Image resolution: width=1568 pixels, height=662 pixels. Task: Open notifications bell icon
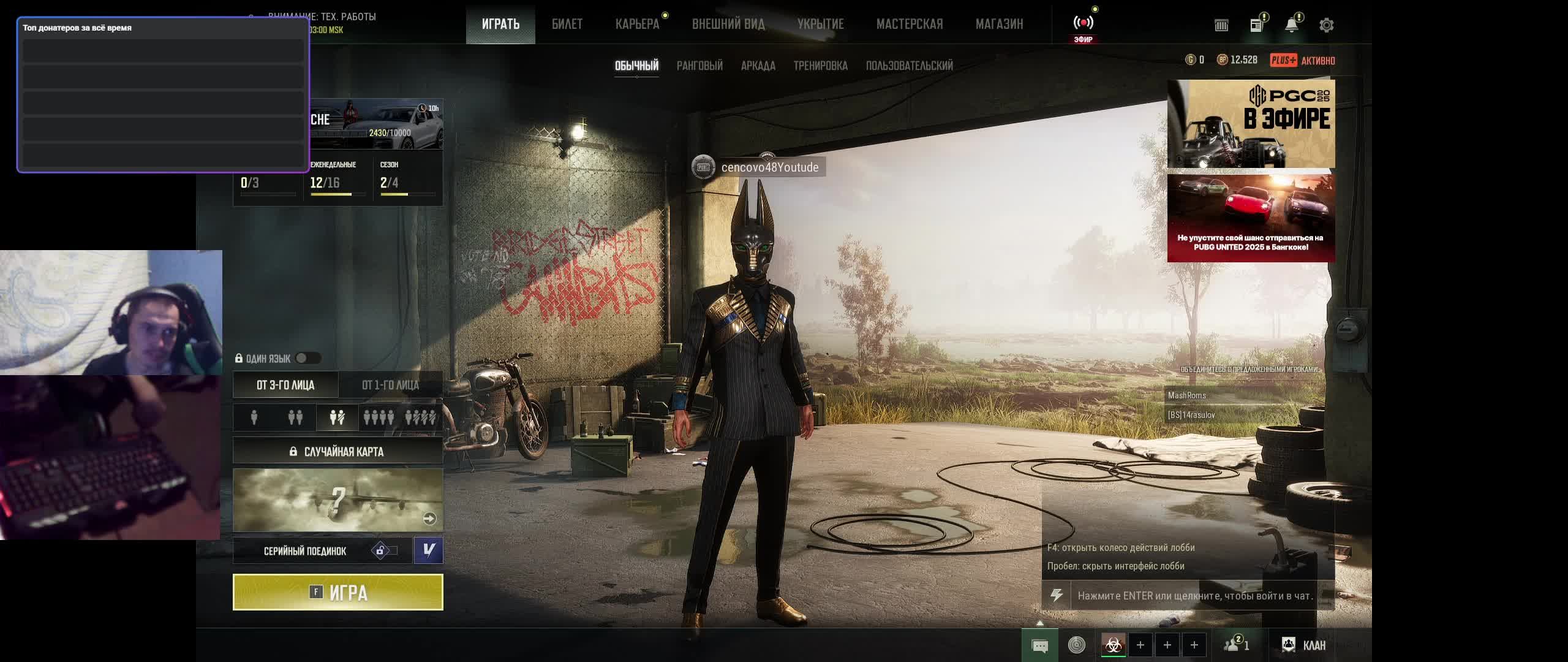tap(1291, 25)
